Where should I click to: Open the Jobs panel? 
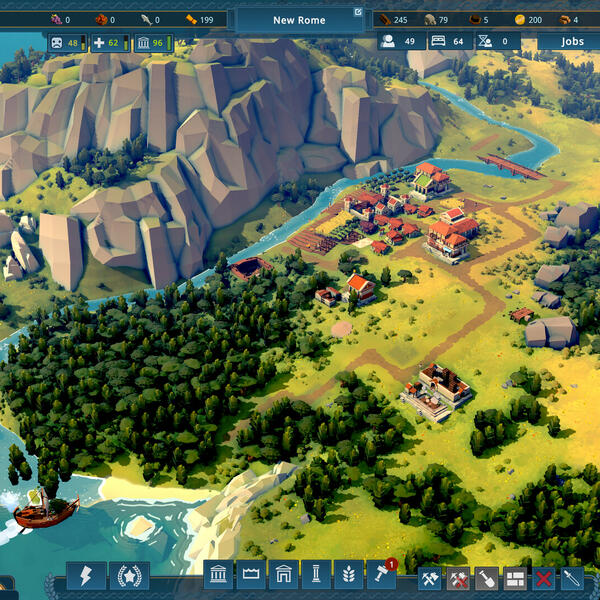(x=572, y=41)
